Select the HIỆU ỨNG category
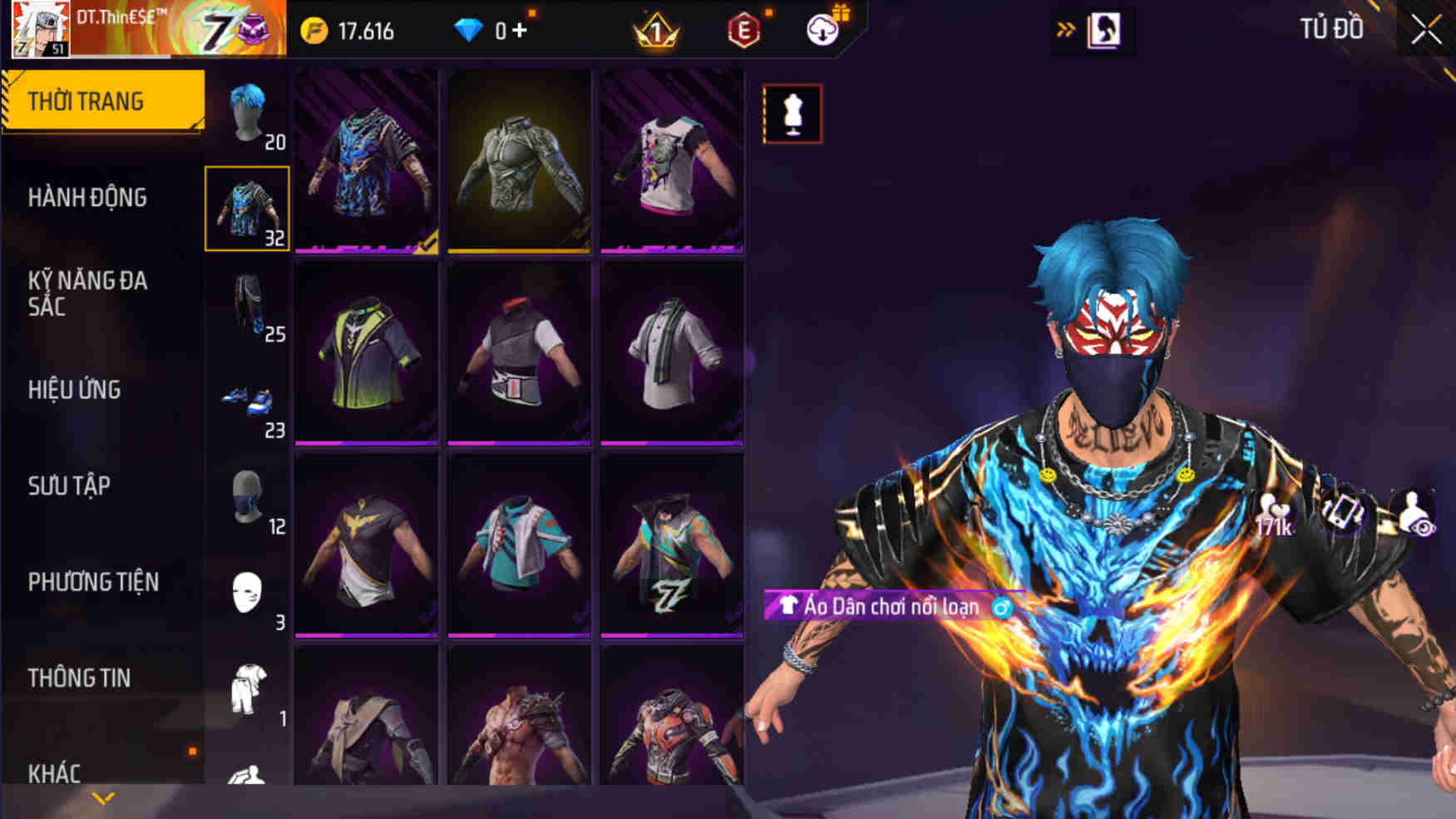1456x819 pixels. pos(75,389)
